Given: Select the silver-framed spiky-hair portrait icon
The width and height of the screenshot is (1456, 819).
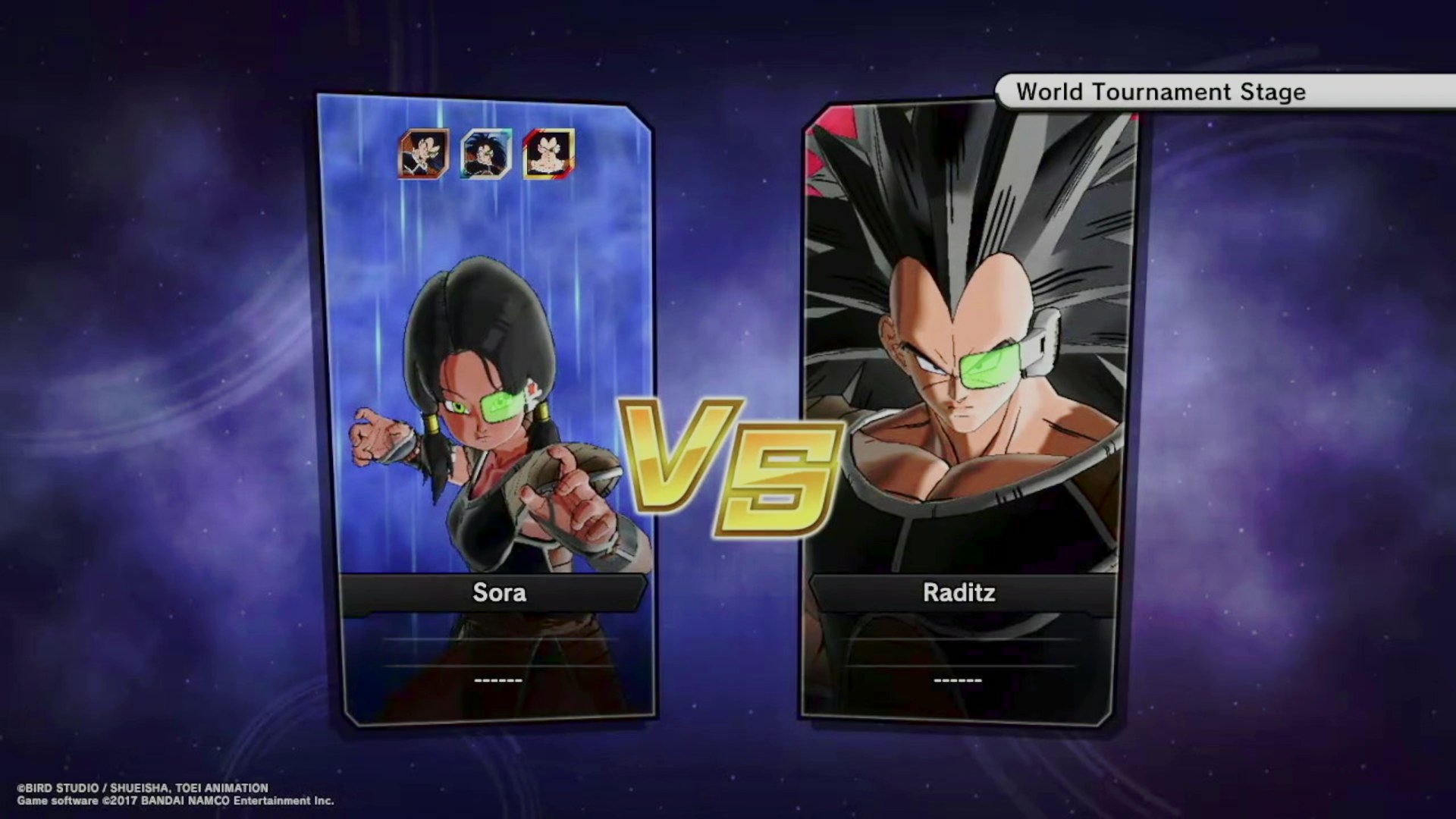Looking at the screenshot, I should click(x=486, y=154).
